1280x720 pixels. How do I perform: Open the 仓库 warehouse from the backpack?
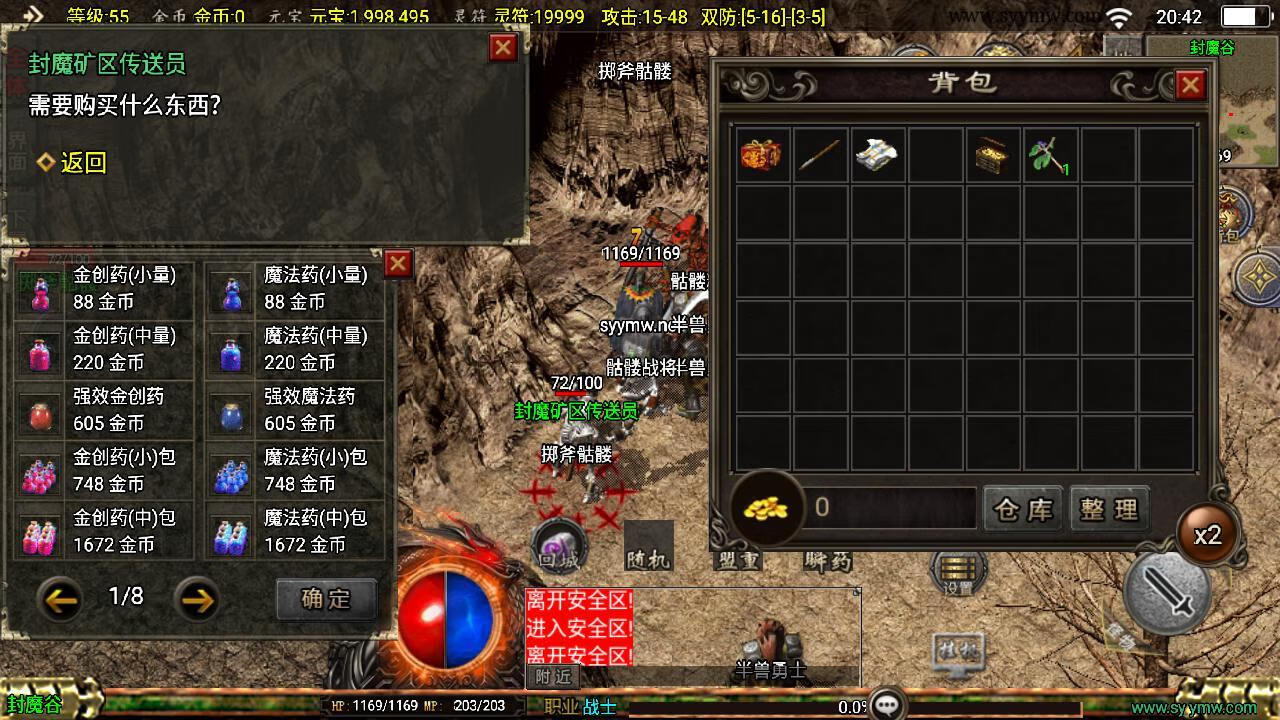pos(1023,509)
